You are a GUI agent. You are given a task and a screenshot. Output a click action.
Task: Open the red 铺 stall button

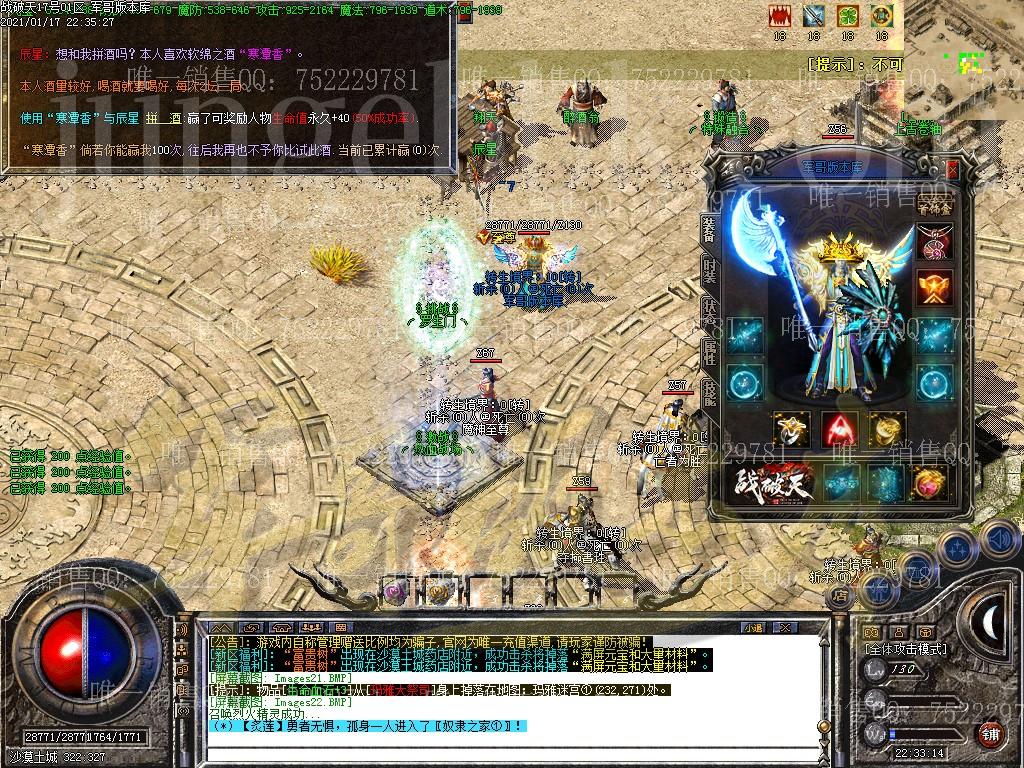click(989, 734)
